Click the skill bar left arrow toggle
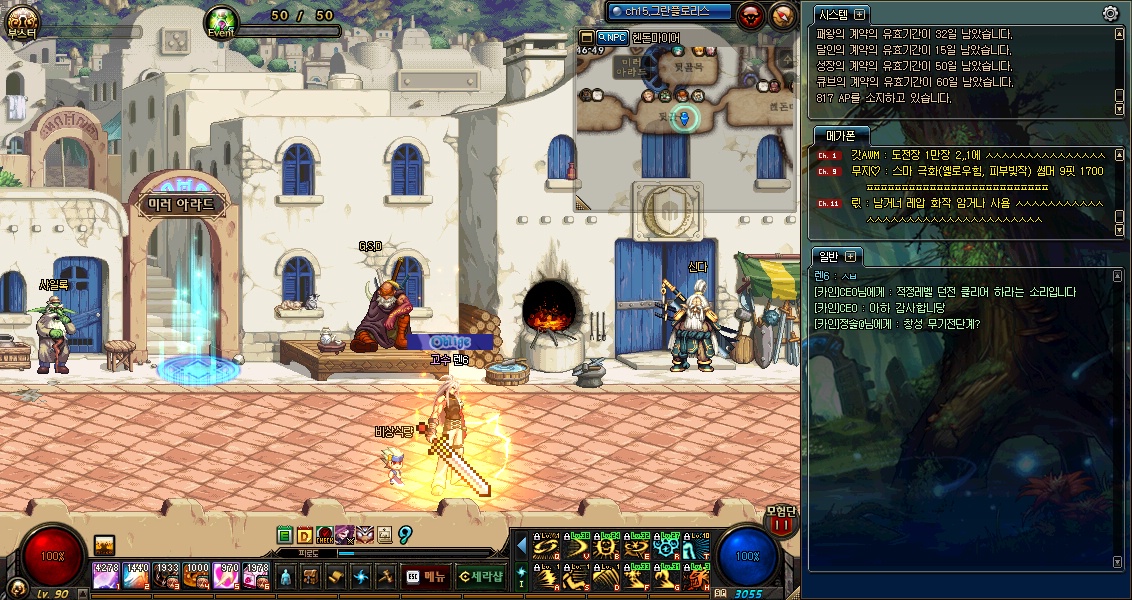1132x600 pixels. 521,547
